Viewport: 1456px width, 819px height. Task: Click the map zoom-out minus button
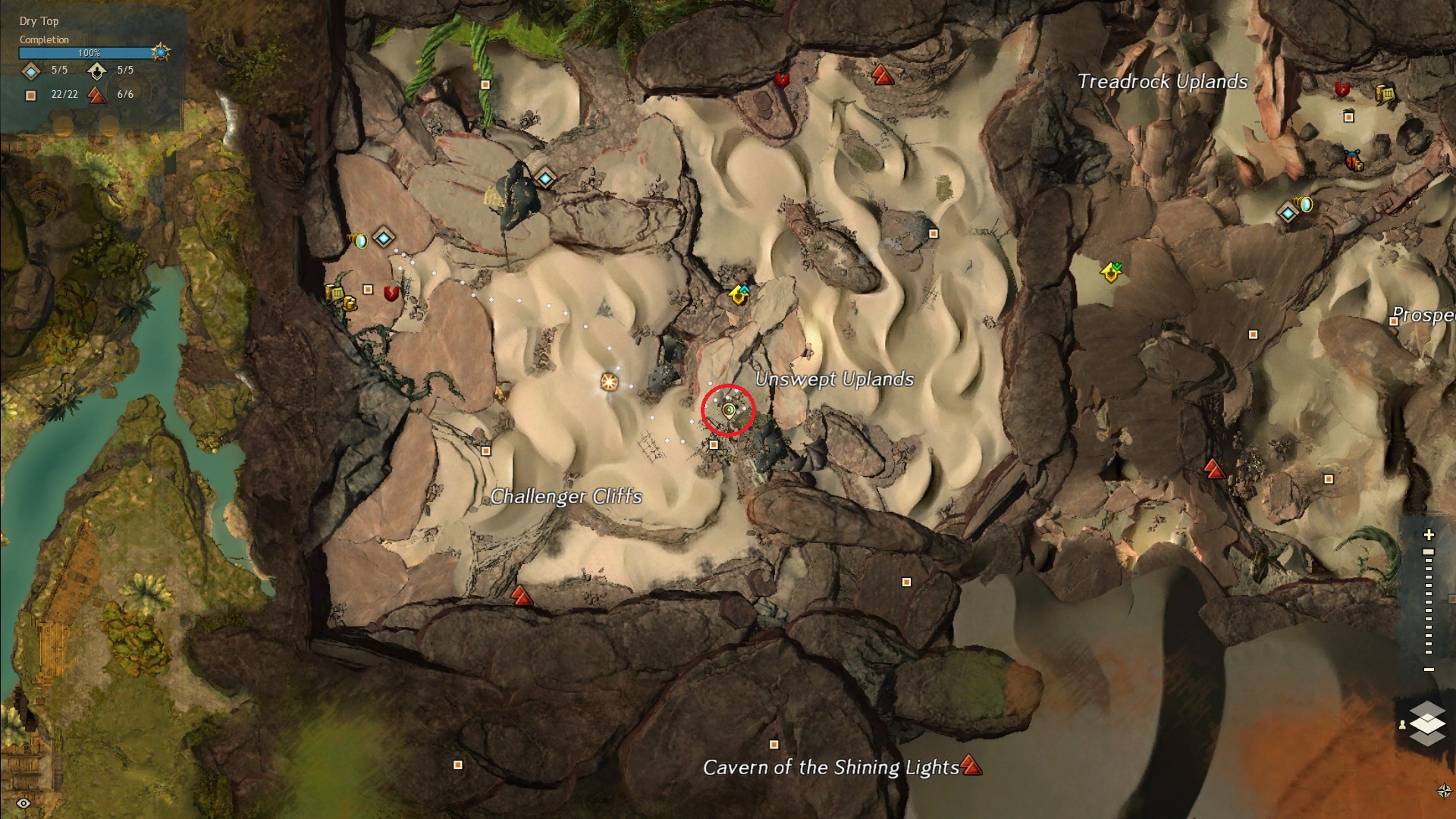pyautogui.click(x=1429, y=670)
